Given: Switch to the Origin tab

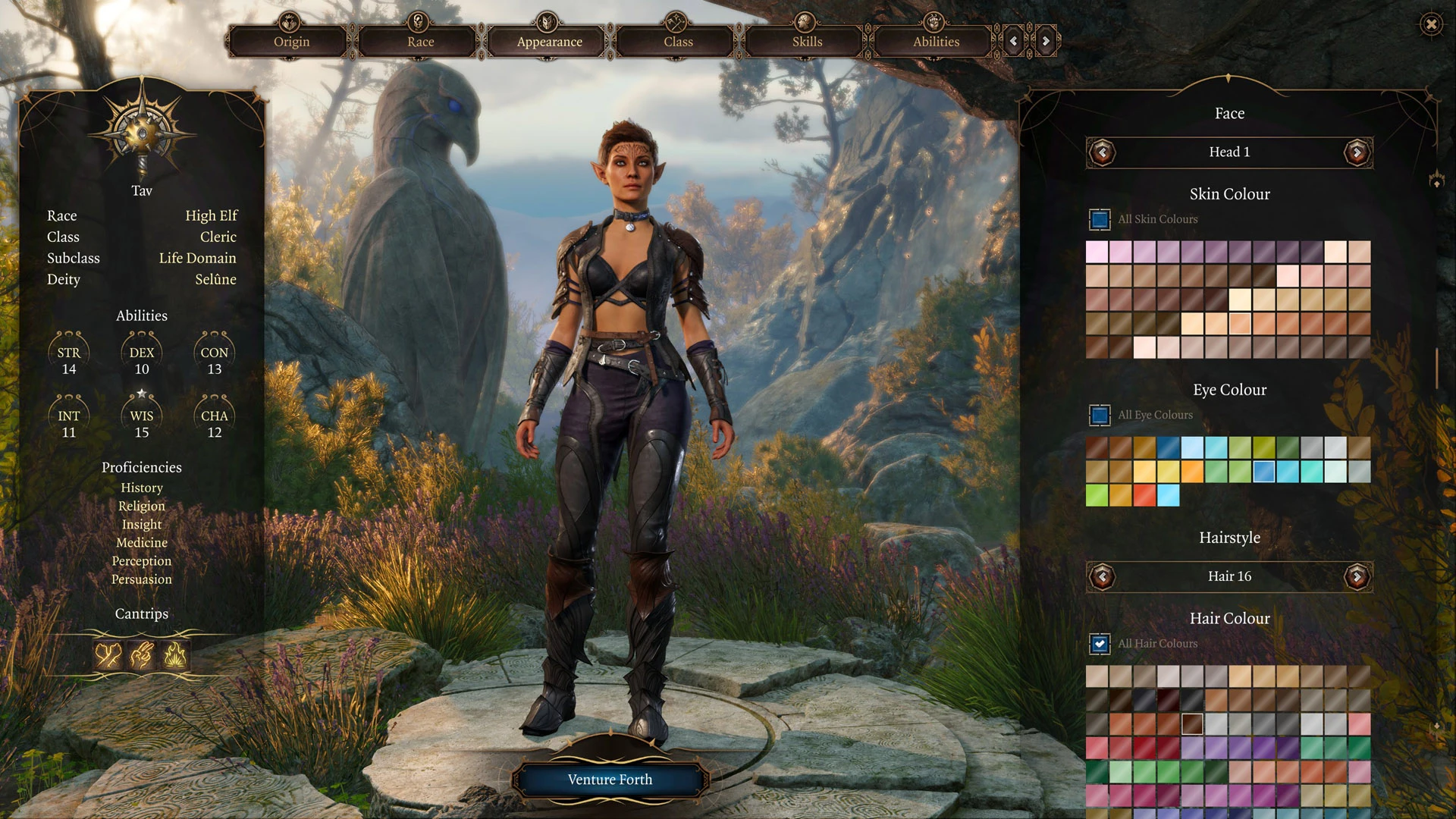Looking at the screenshot, I should (291, 42).
